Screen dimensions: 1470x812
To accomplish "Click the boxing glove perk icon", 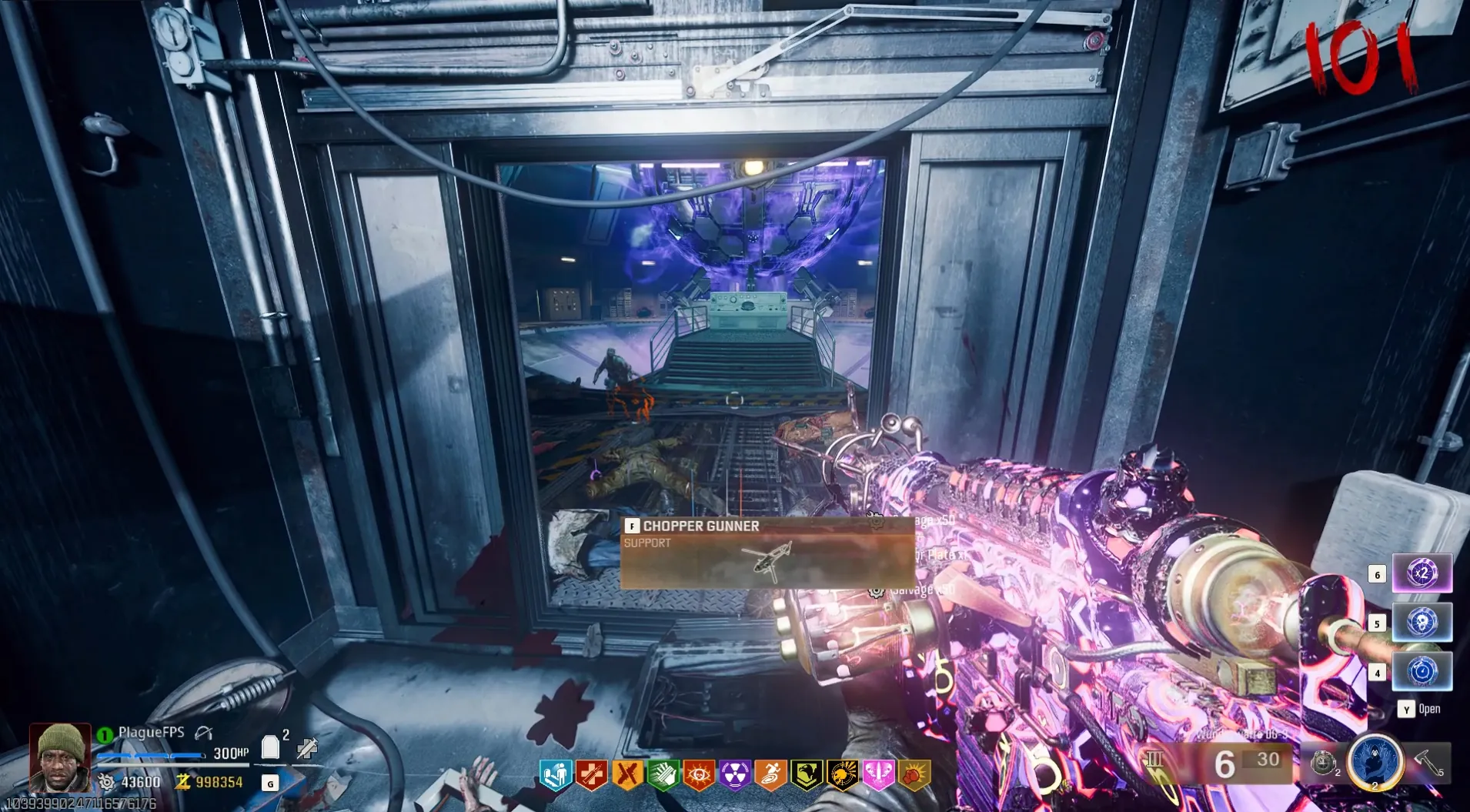I will pos(914,775).
